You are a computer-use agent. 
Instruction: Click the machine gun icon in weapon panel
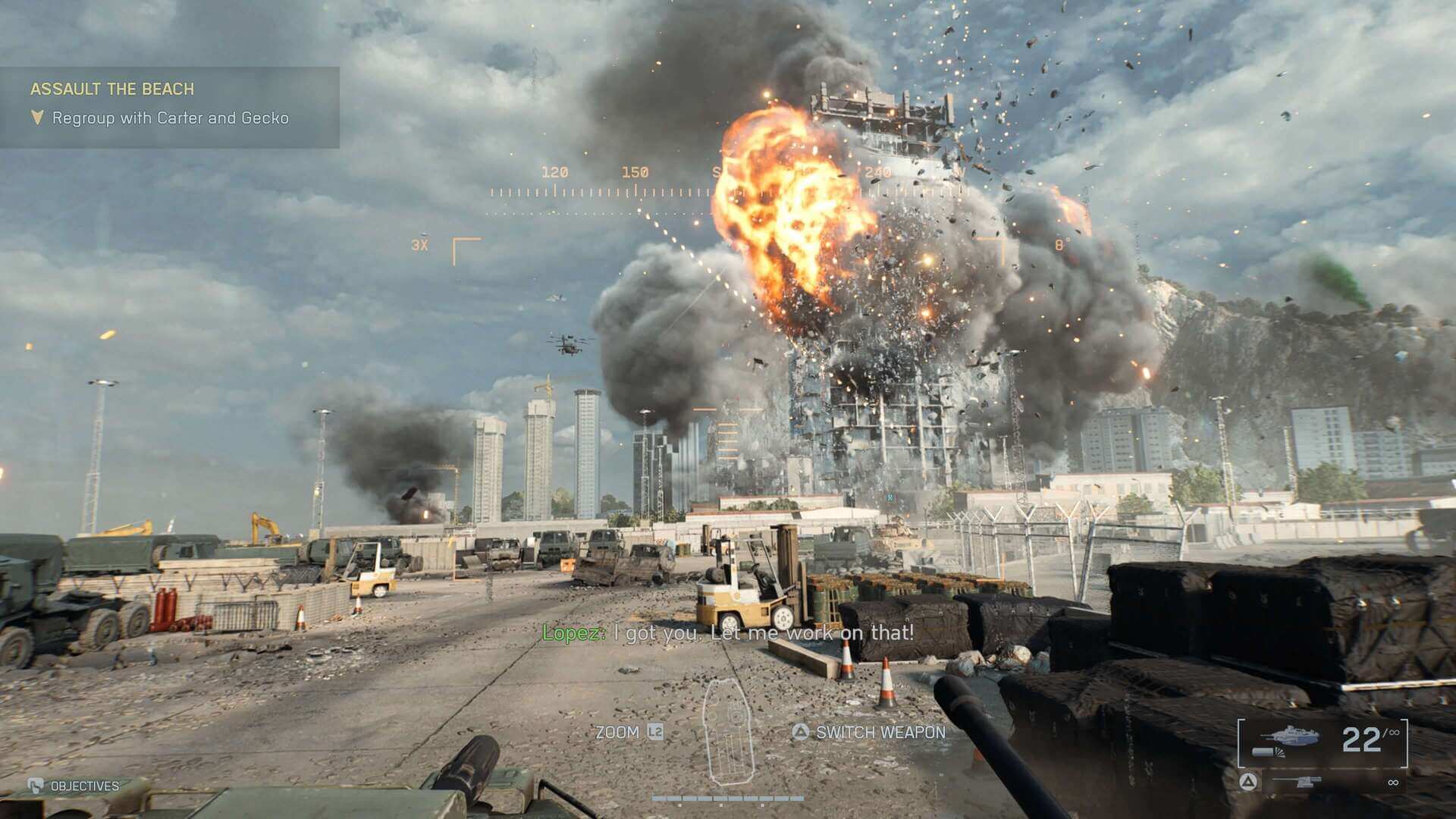click(x=1297, y=783)
